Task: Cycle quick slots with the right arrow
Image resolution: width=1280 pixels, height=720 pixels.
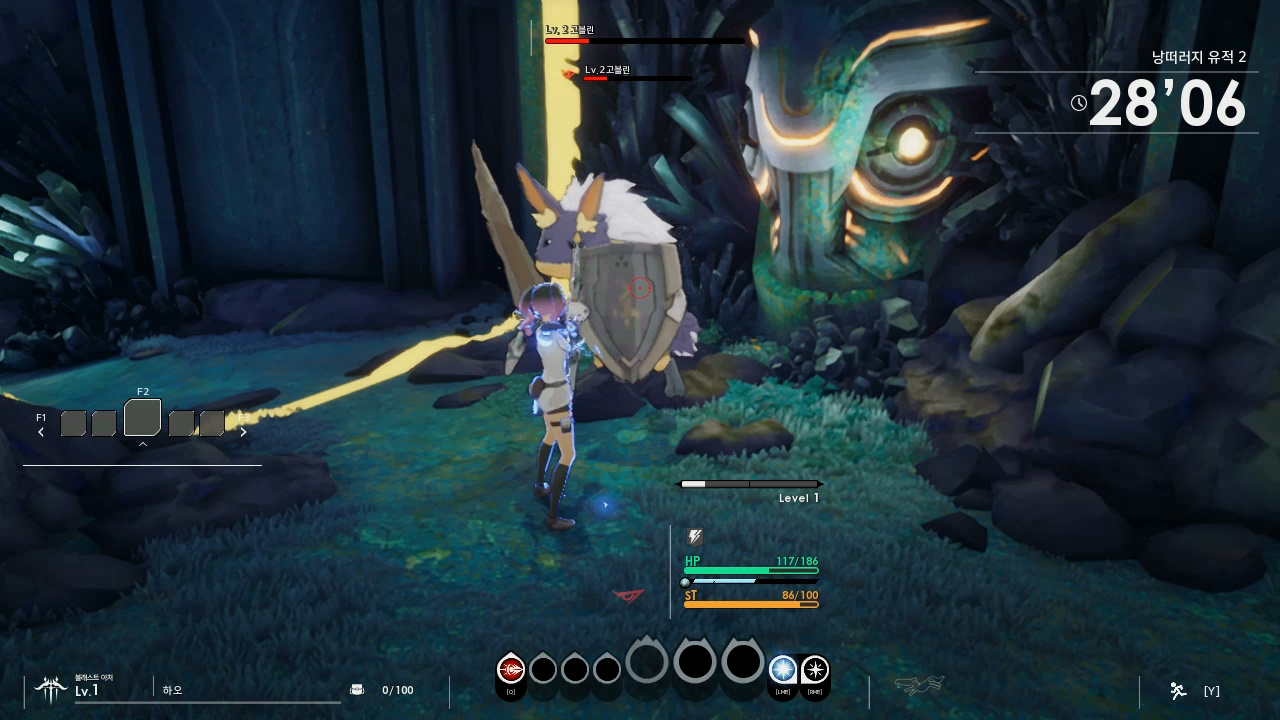Action: click(x=243, y=432)
